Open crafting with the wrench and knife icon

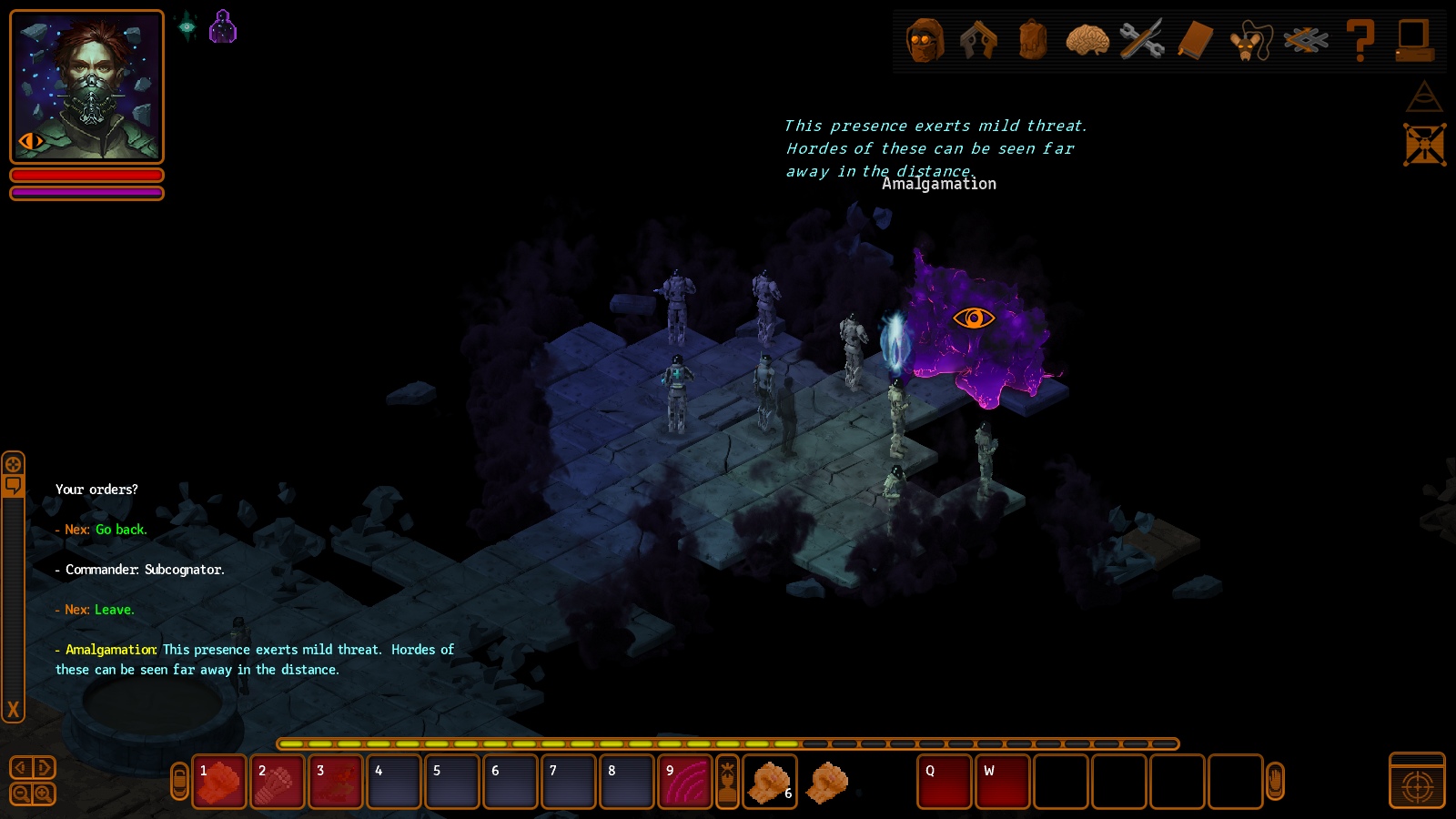pos(1141,41)
